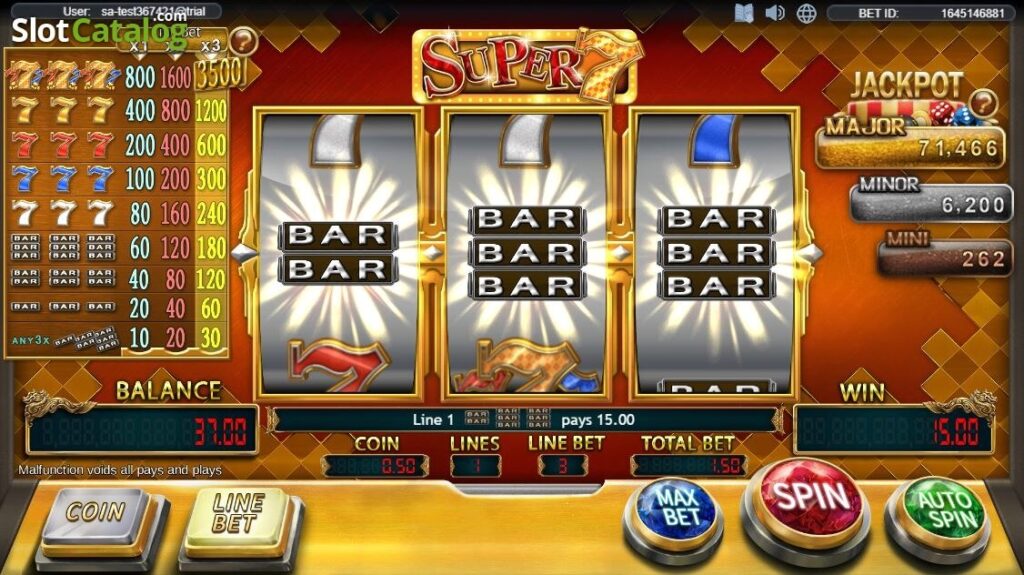The width and height of the screenshot is (1024, 575).
Task: Open the game guide book icon
Action: pyautogui.click(x=743, y=13)
